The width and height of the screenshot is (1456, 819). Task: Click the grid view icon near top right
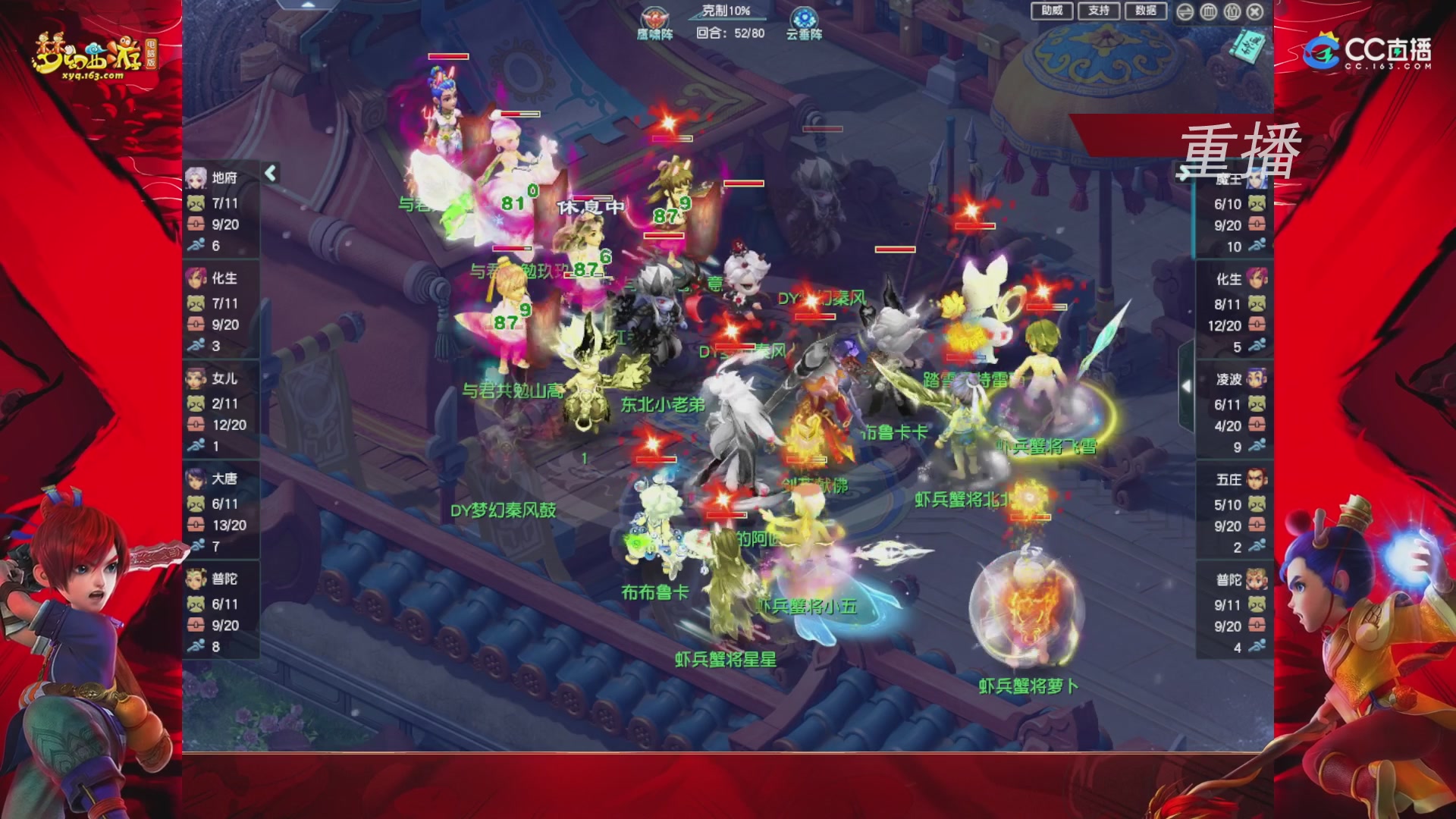[1208, 12]
